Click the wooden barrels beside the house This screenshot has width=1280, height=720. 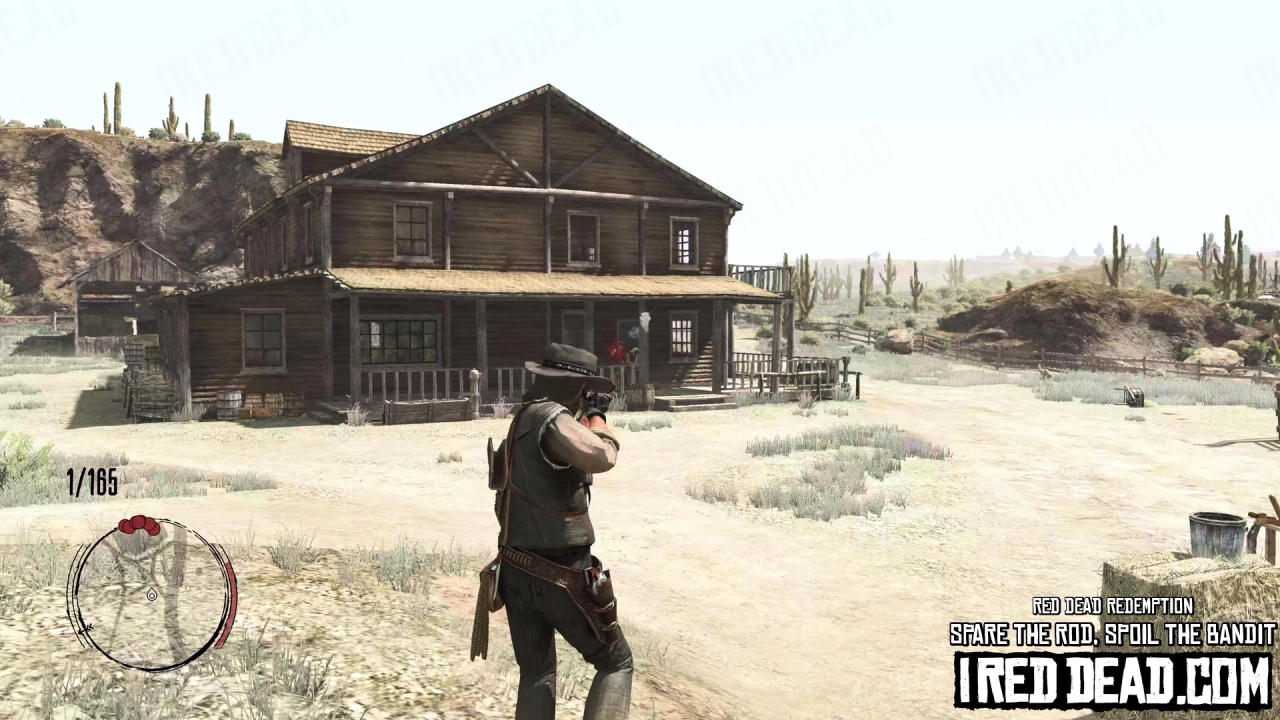coord(258,402)
